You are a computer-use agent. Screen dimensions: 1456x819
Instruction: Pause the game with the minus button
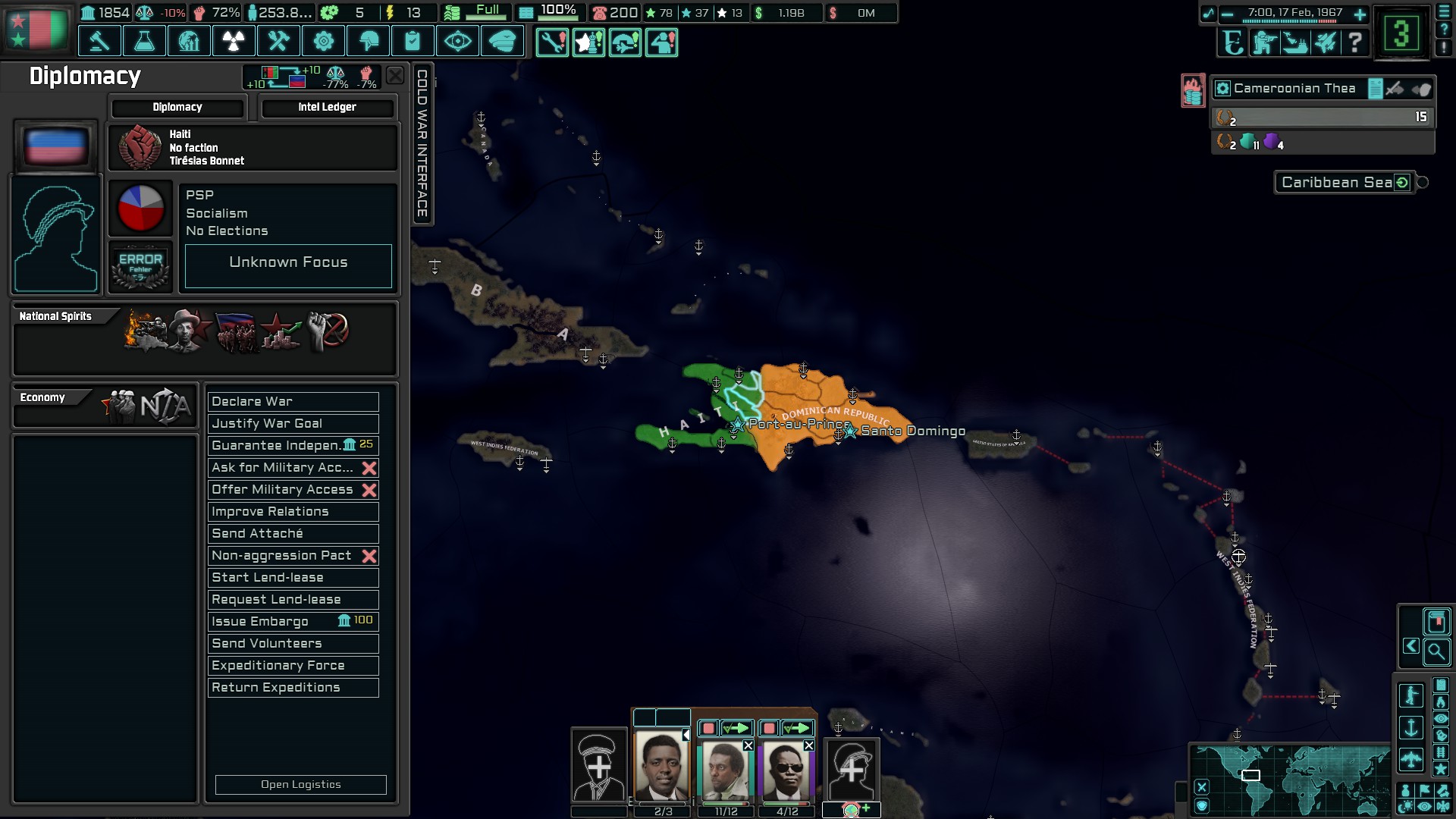(1226, 14)
